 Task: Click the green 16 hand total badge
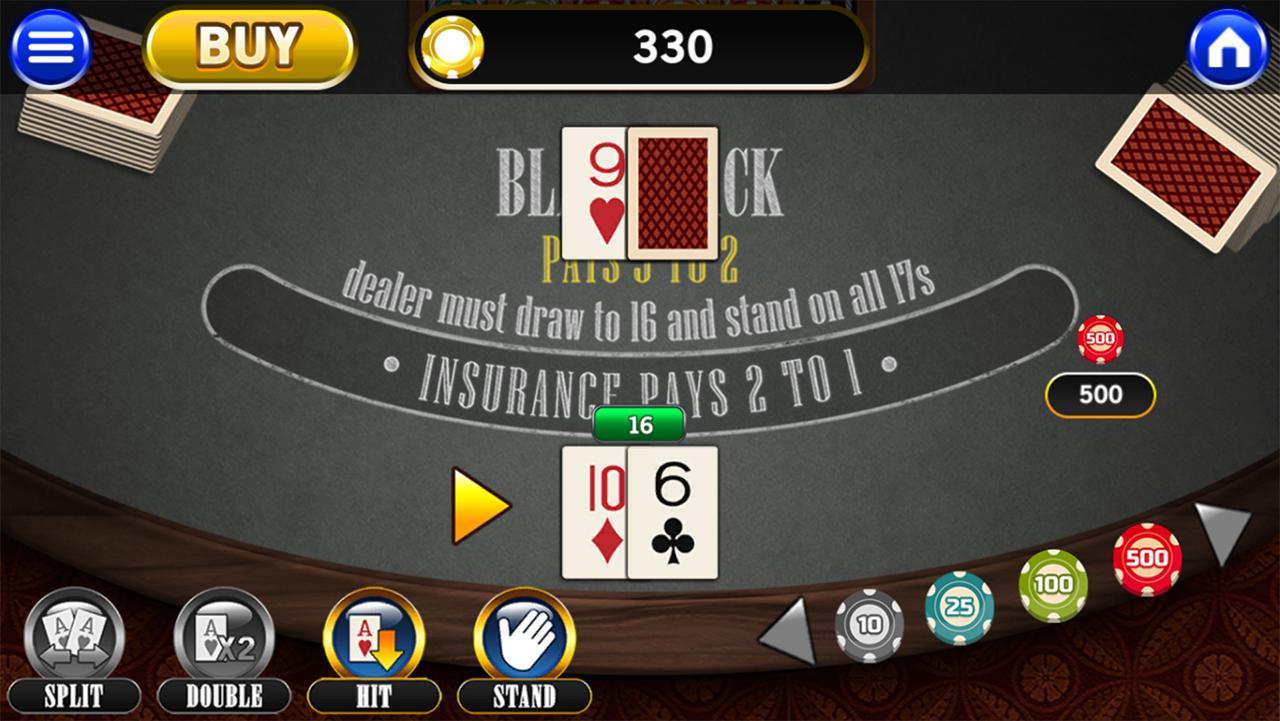pyautogui.click(x=638, y=425)
